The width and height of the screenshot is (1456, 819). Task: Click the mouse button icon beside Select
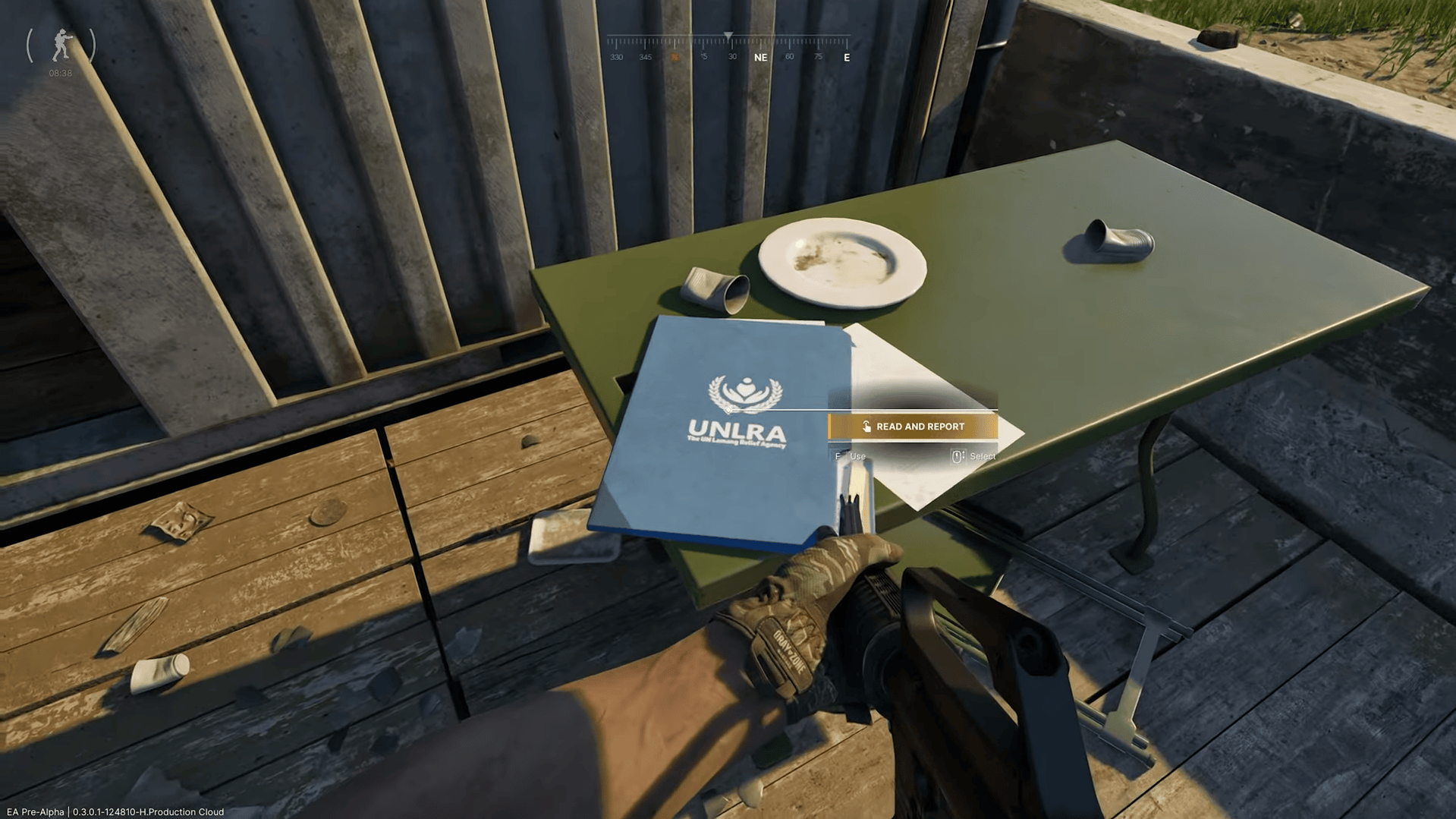click(958, 456)
